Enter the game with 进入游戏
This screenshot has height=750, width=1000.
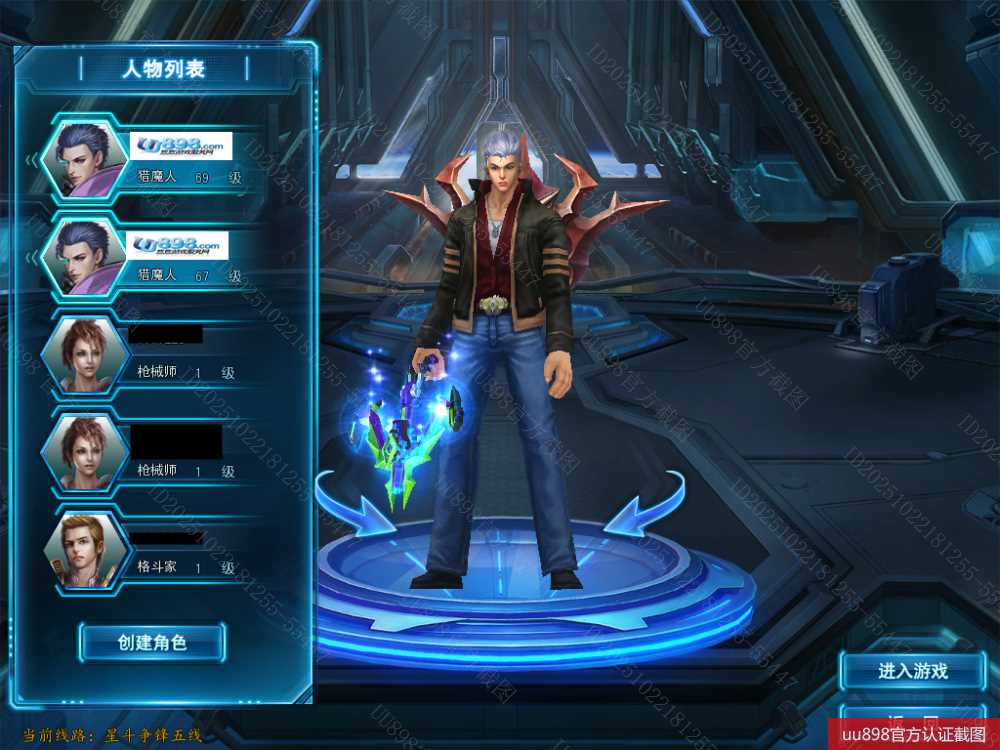[912, 671]
